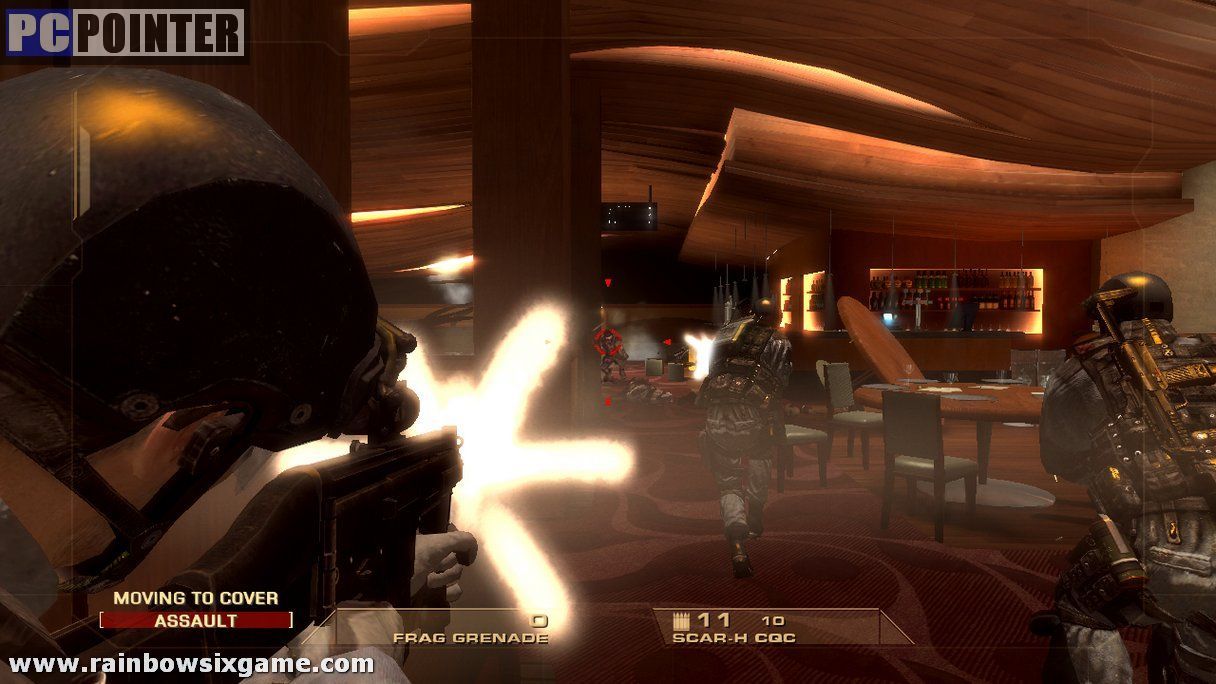Open the rainbowsixgame.com web address
This screenshot has width=1216, height=684.
[191, 663]
